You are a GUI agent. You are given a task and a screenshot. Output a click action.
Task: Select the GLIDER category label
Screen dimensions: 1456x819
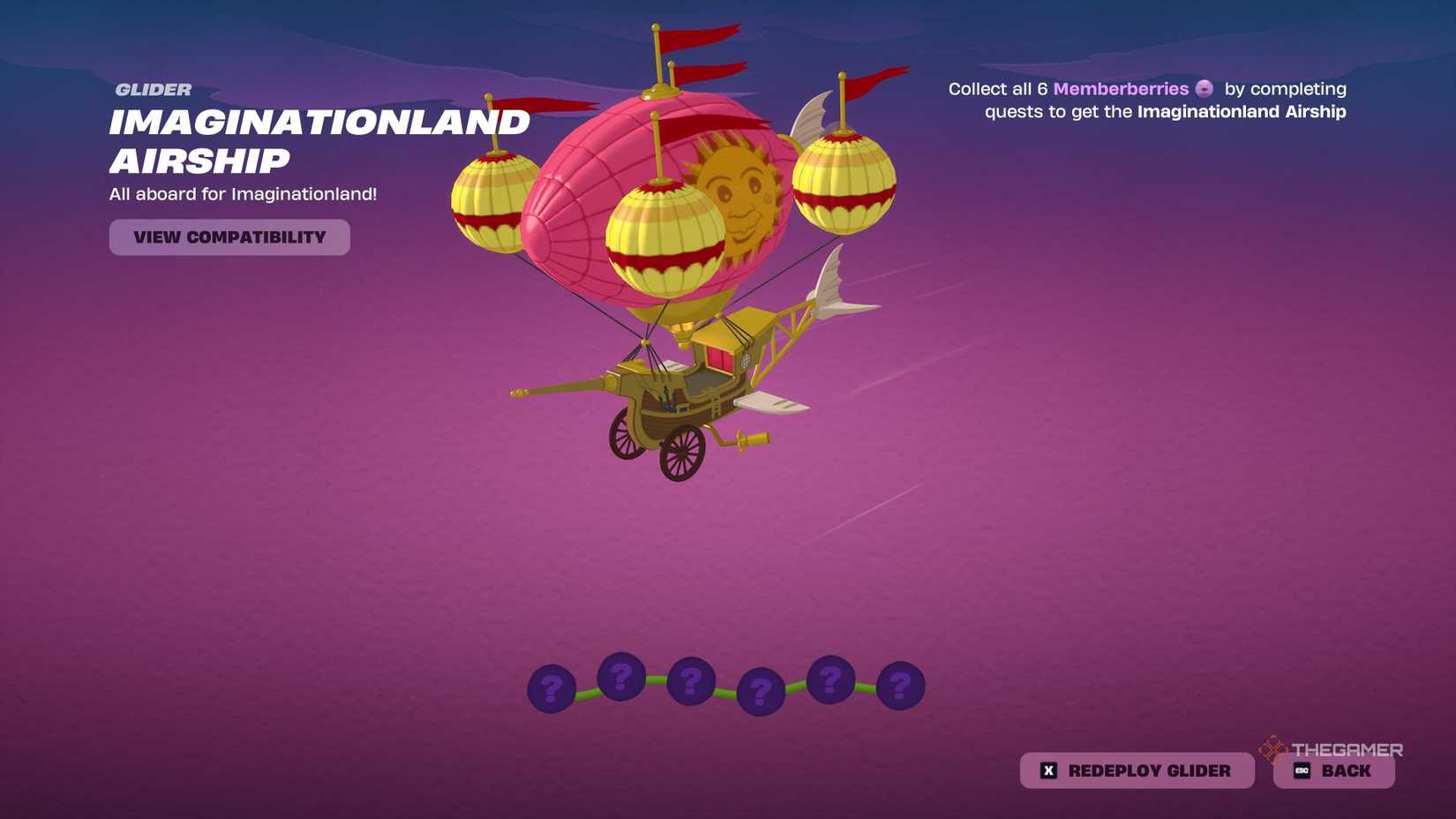coord(153,88)
